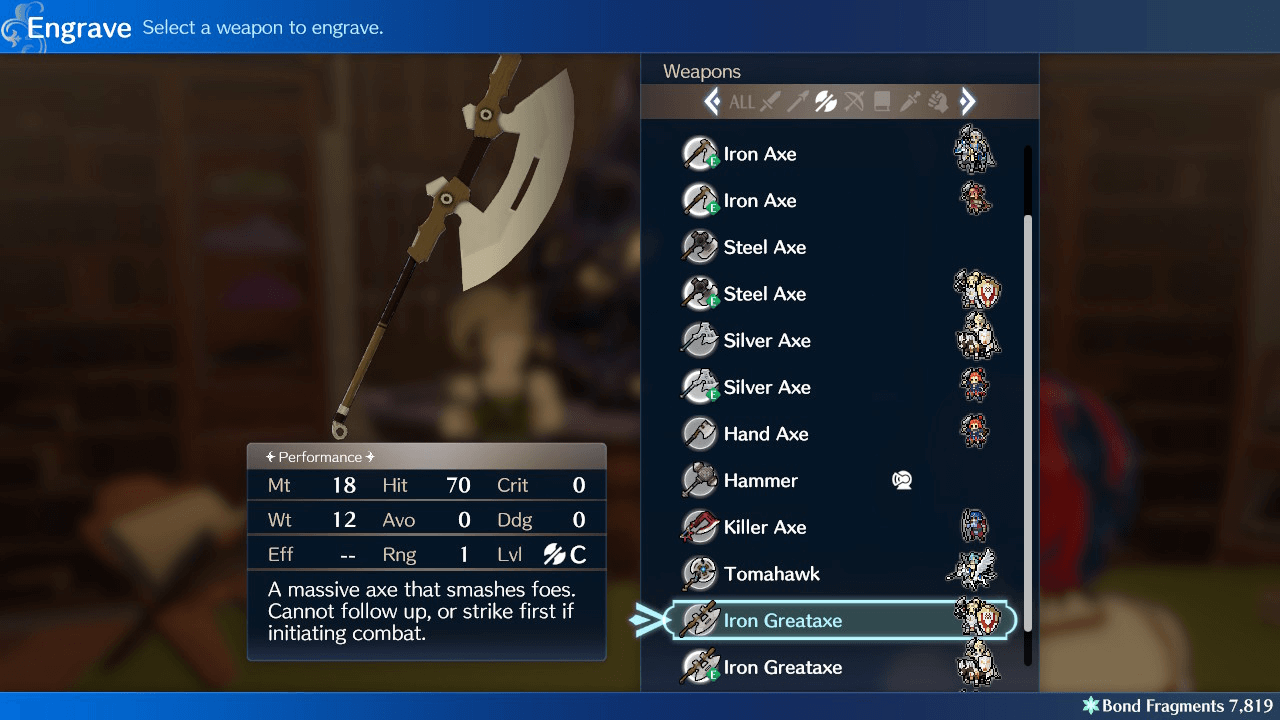Click the left arrow to change weapon category

pyautogui.click(x=712, y=101)
